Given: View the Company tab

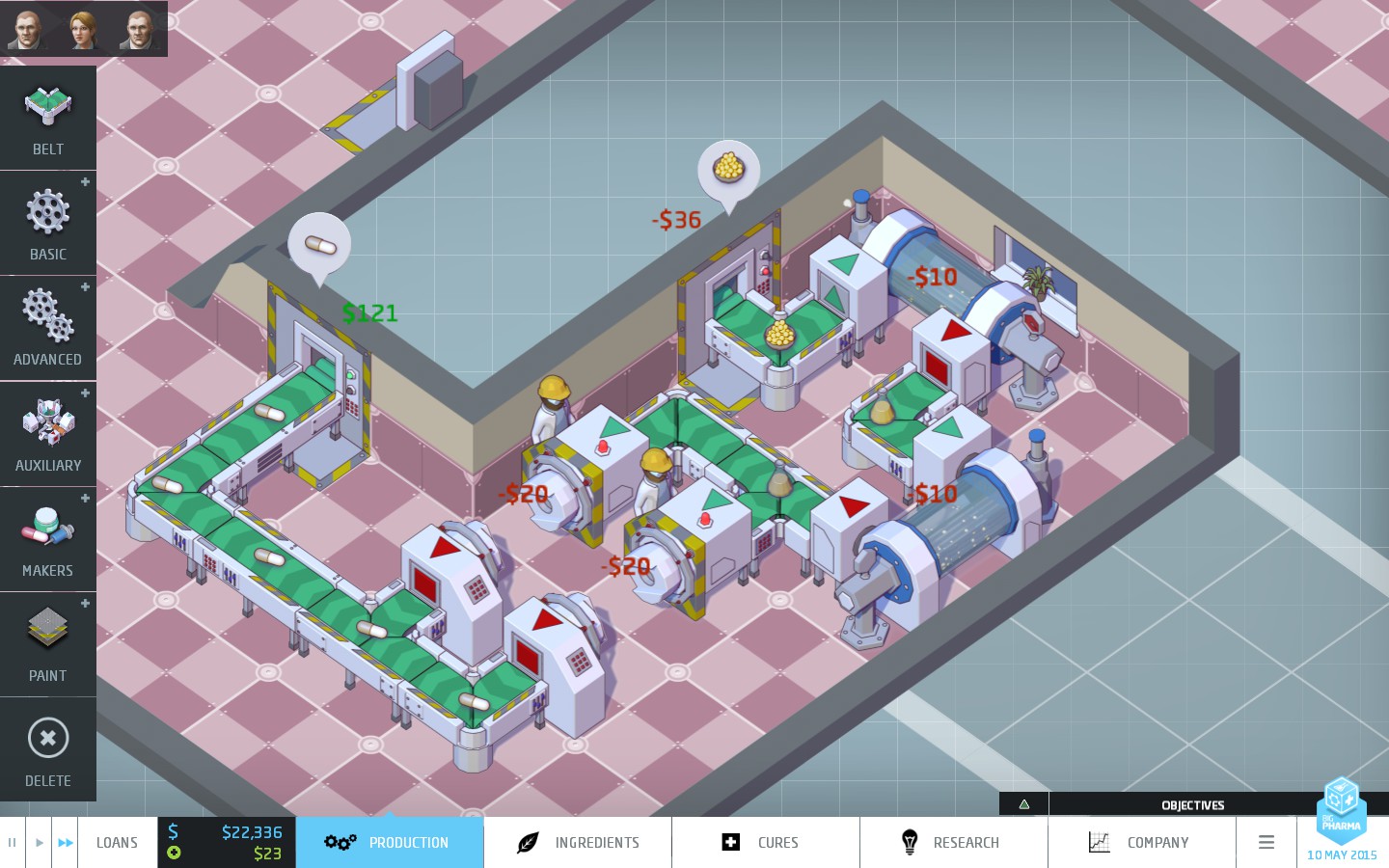Looking at the screenshot, I should click(1142, 843).
